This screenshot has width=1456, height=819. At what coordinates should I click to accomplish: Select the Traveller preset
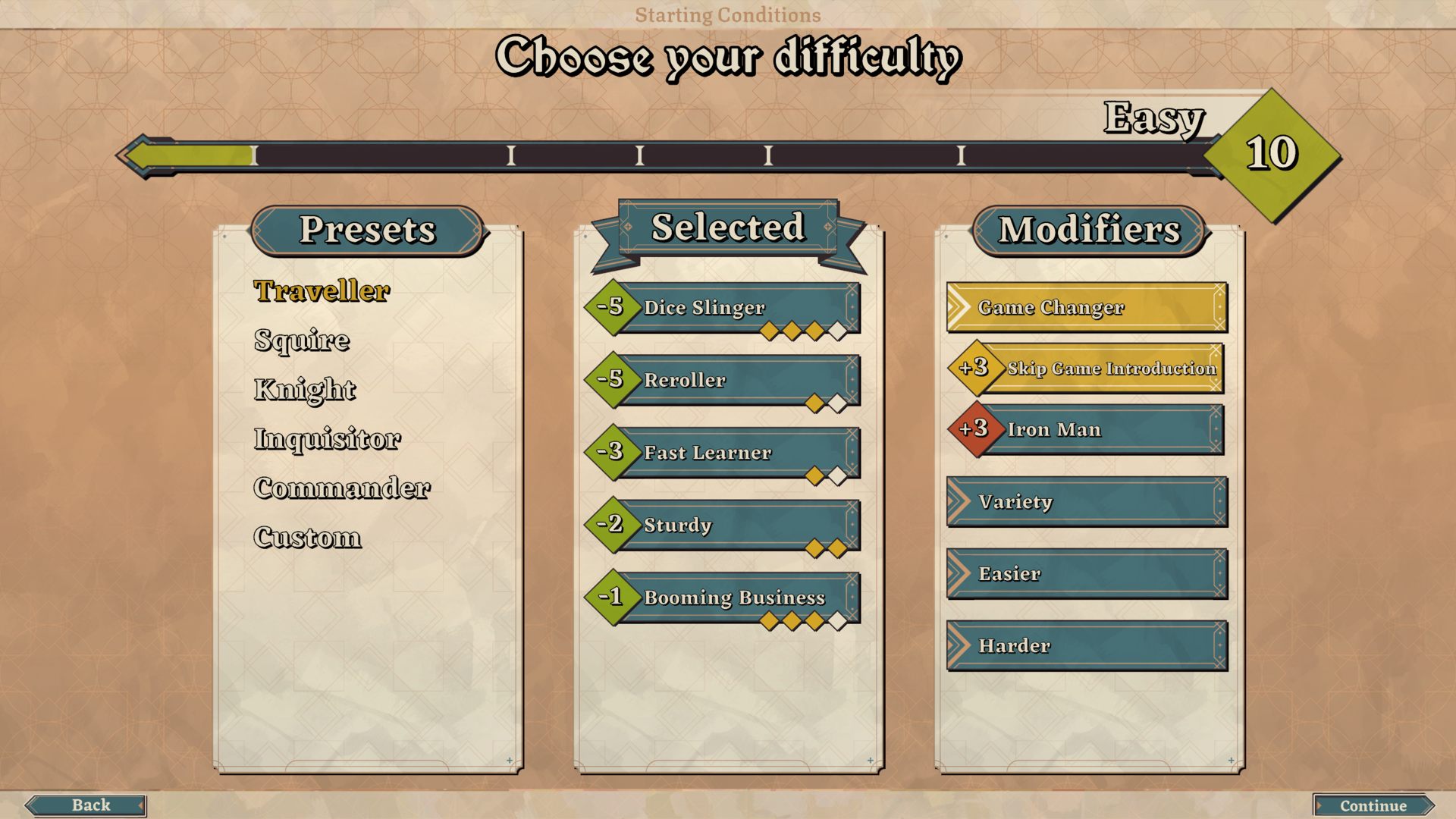(322, 291)
